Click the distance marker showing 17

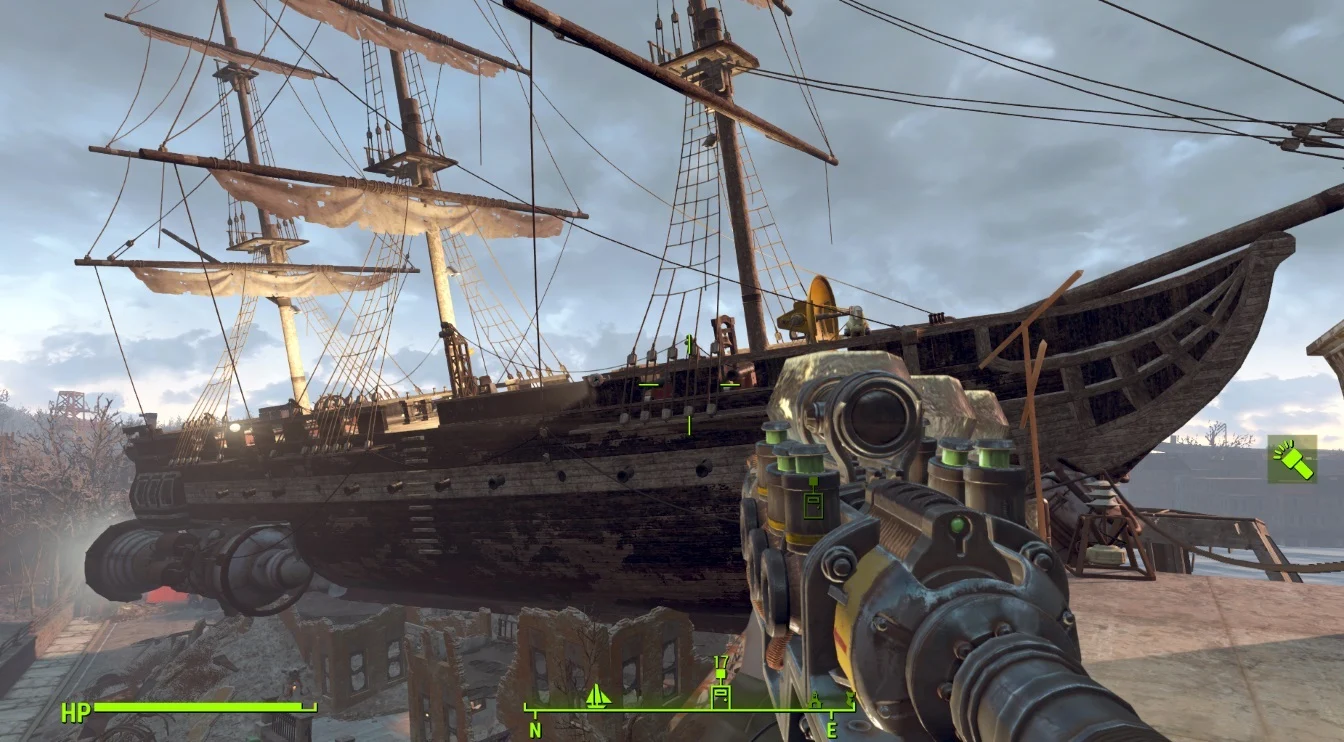[720, 663]
